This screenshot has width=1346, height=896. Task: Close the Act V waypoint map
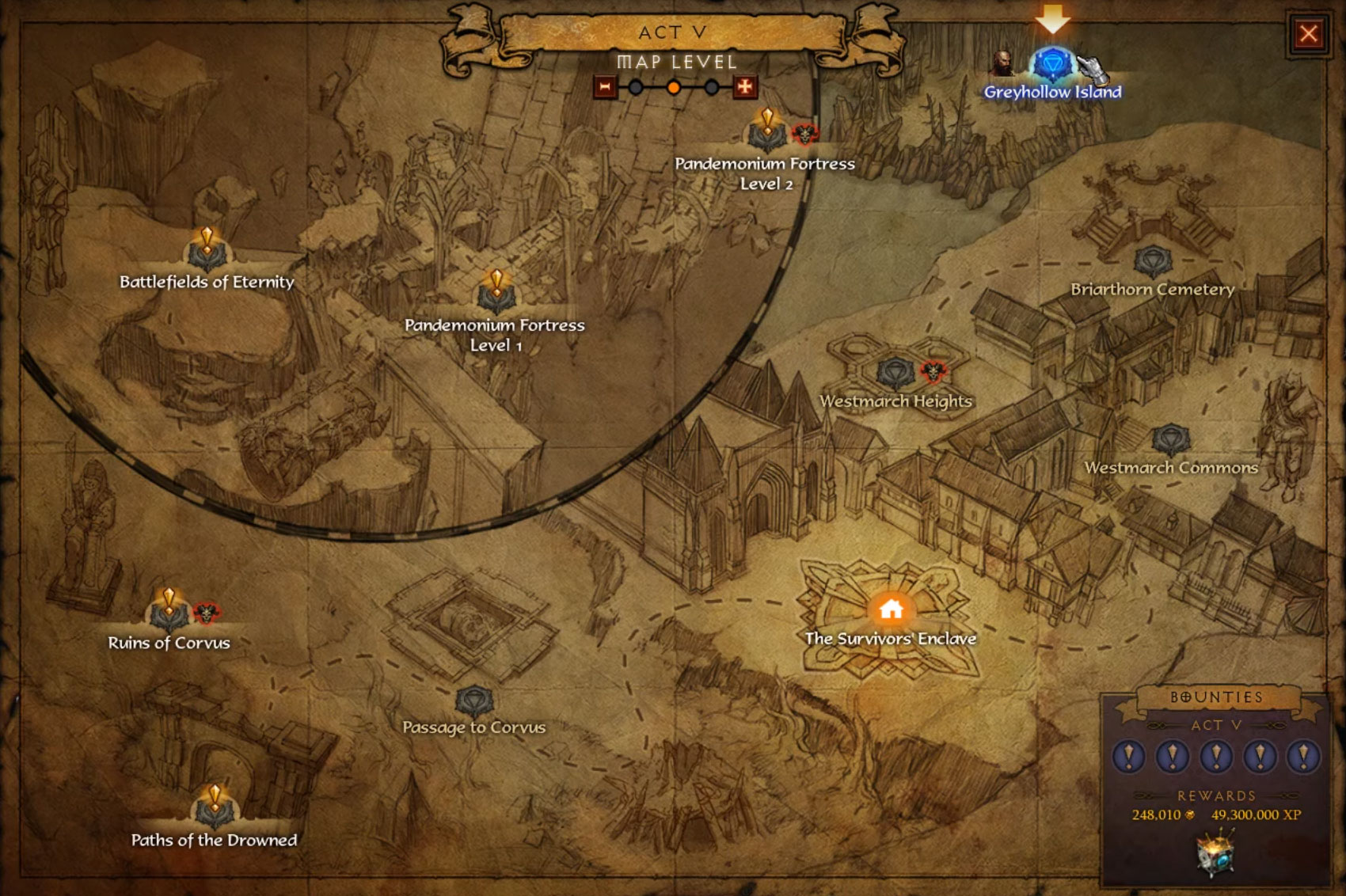(x=1308, y=33)
